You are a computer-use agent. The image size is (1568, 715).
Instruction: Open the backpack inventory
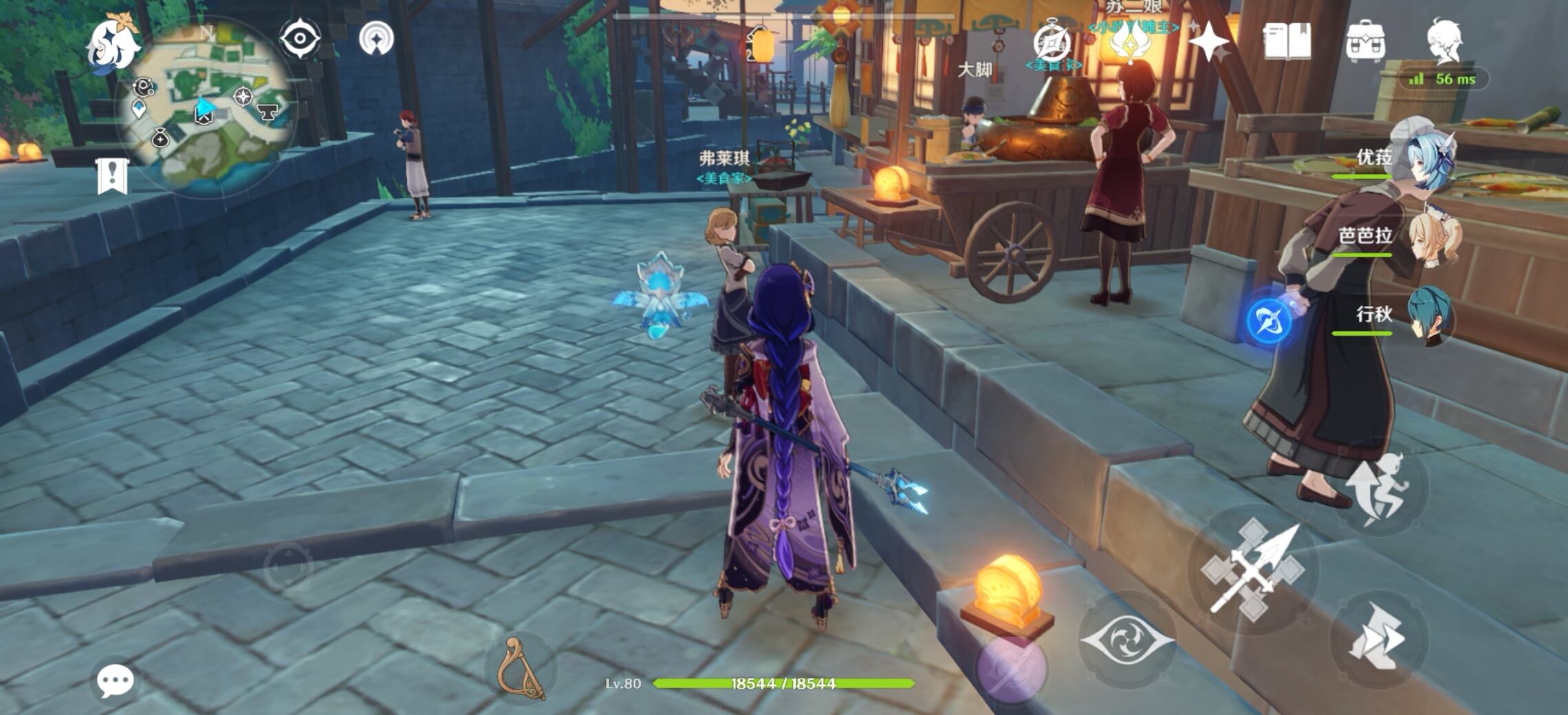(x=1365, y=43)
